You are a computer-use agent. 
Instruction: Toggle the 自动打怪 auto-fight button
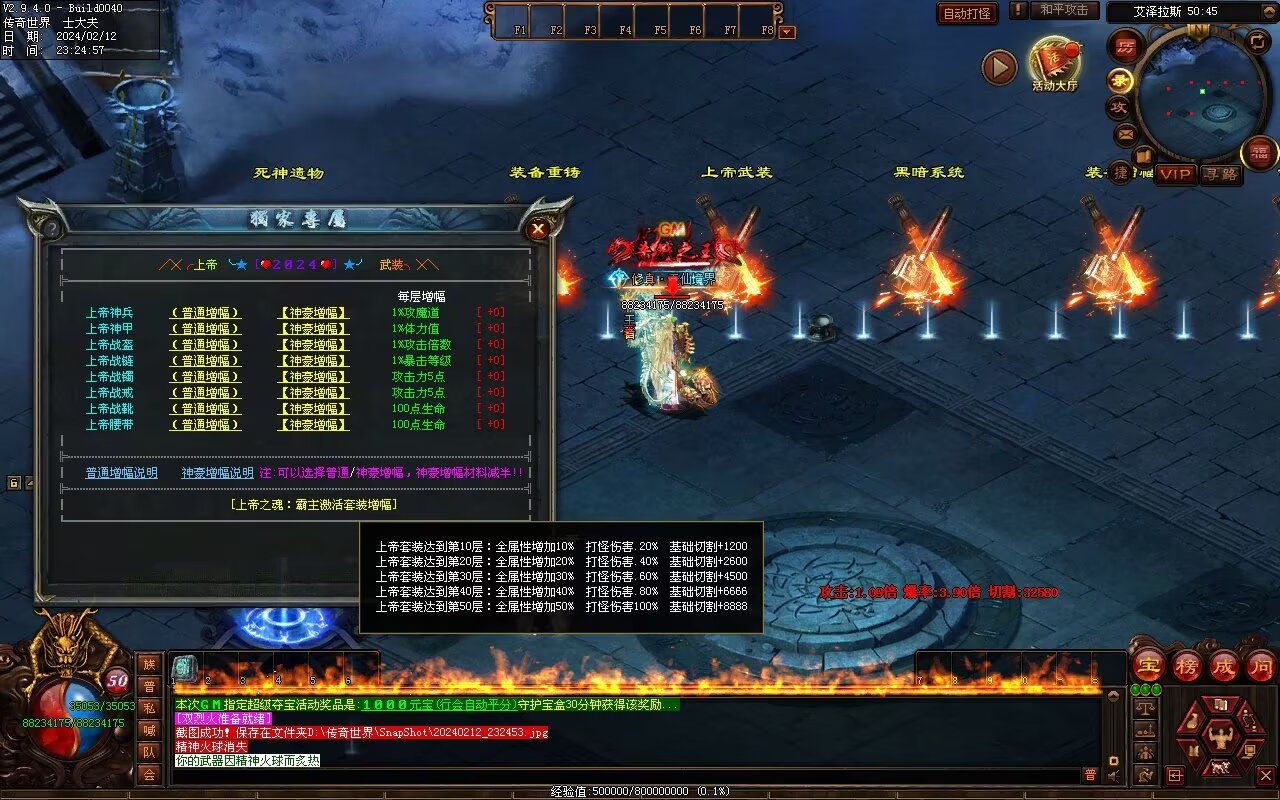pos(967,13)
